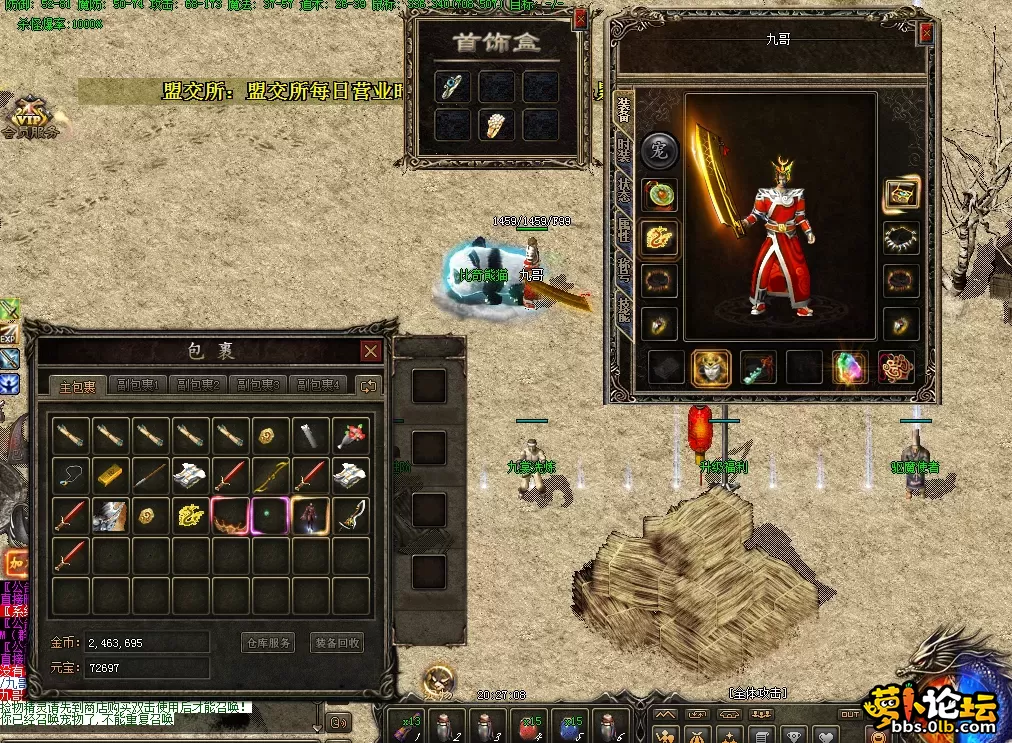Open the 副包裹2 bag tab
Viewport: 1012px width, 743px height.
coord(197,385)
